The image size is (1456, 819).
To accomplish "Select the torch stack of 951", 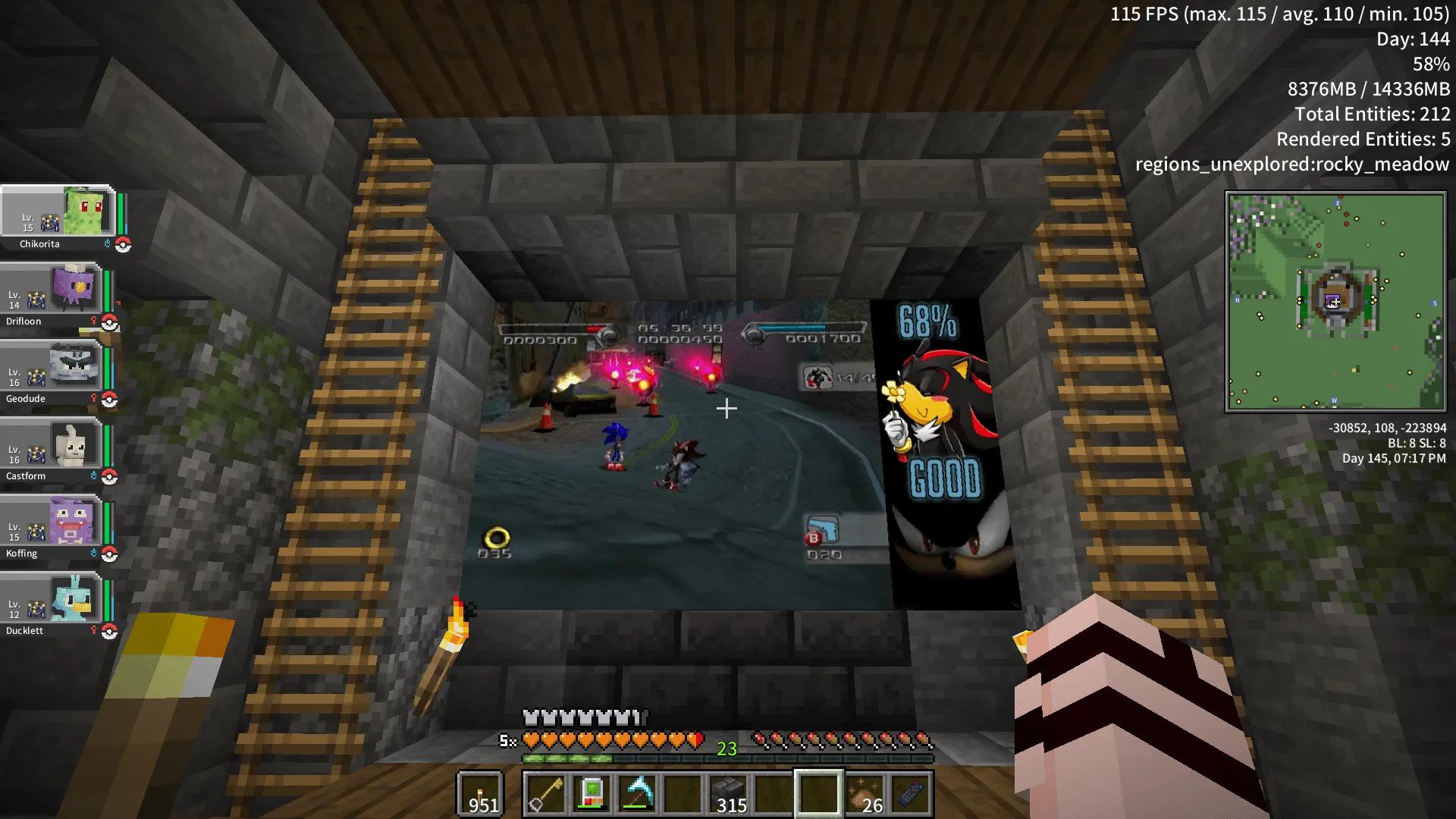I will pyautogui.click(x=480, y=794).
